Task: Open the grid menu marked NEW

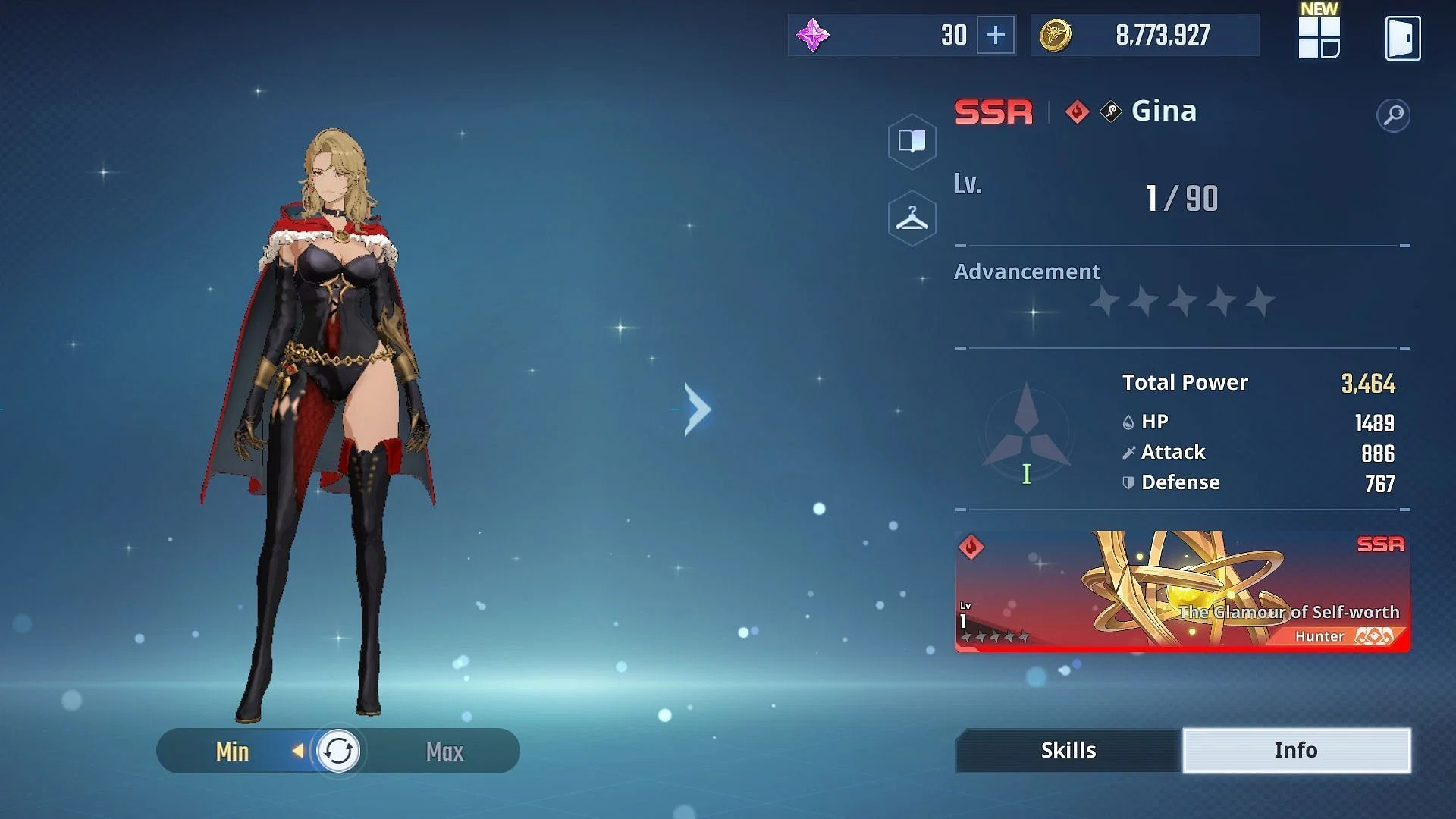Action: (1319, 38)
